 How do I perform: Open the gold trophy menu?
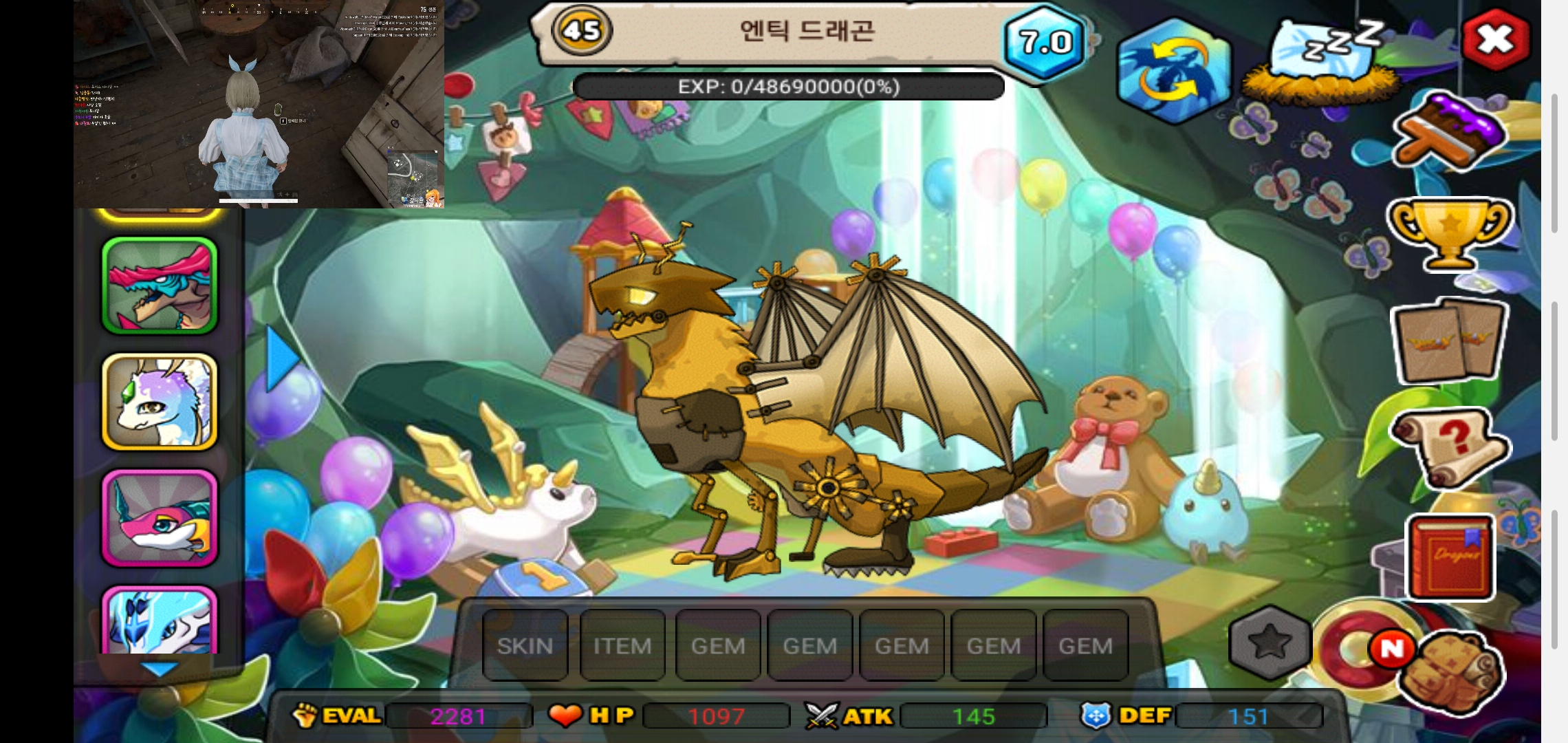point(1450,234)
